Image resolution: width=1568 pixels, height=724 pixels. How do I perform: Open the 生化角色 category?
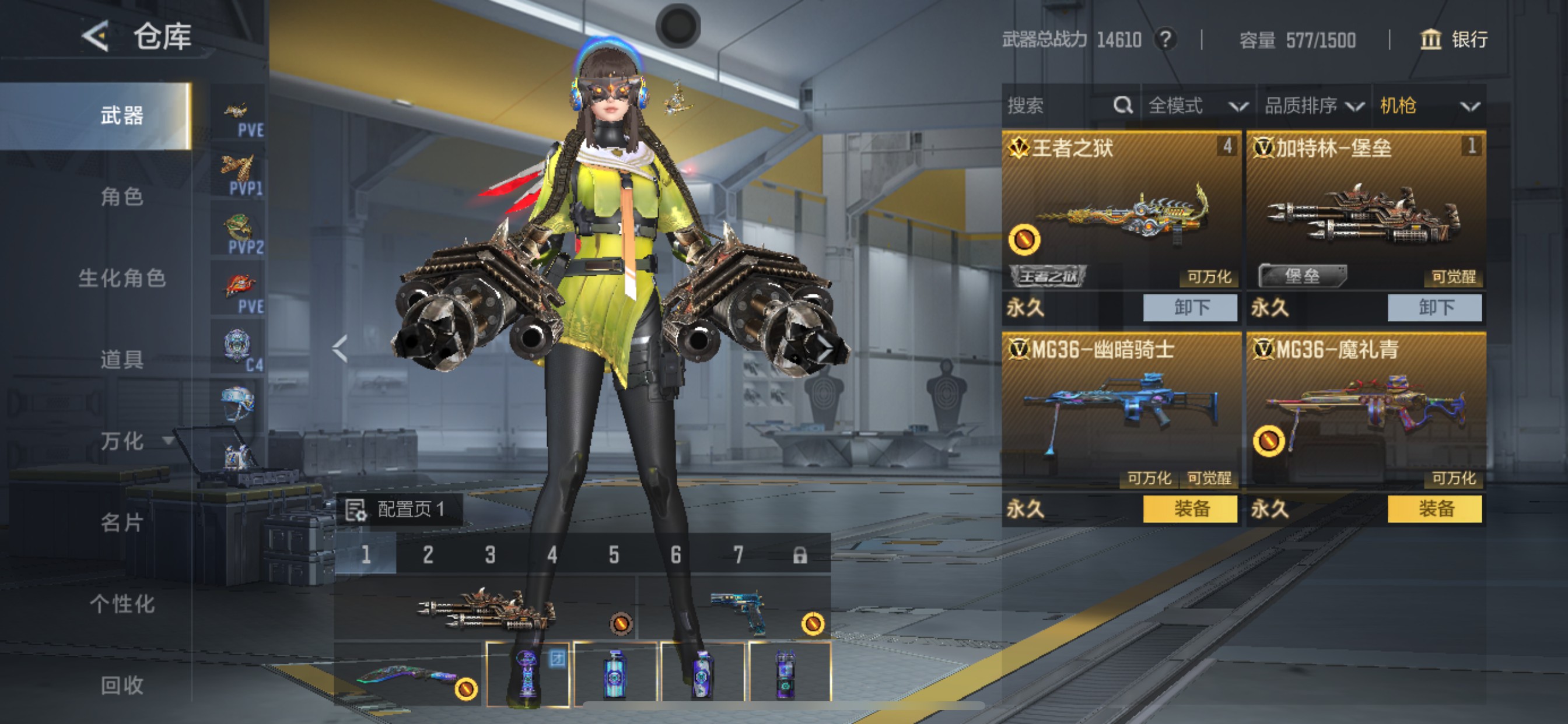click(x=122, y=278)
